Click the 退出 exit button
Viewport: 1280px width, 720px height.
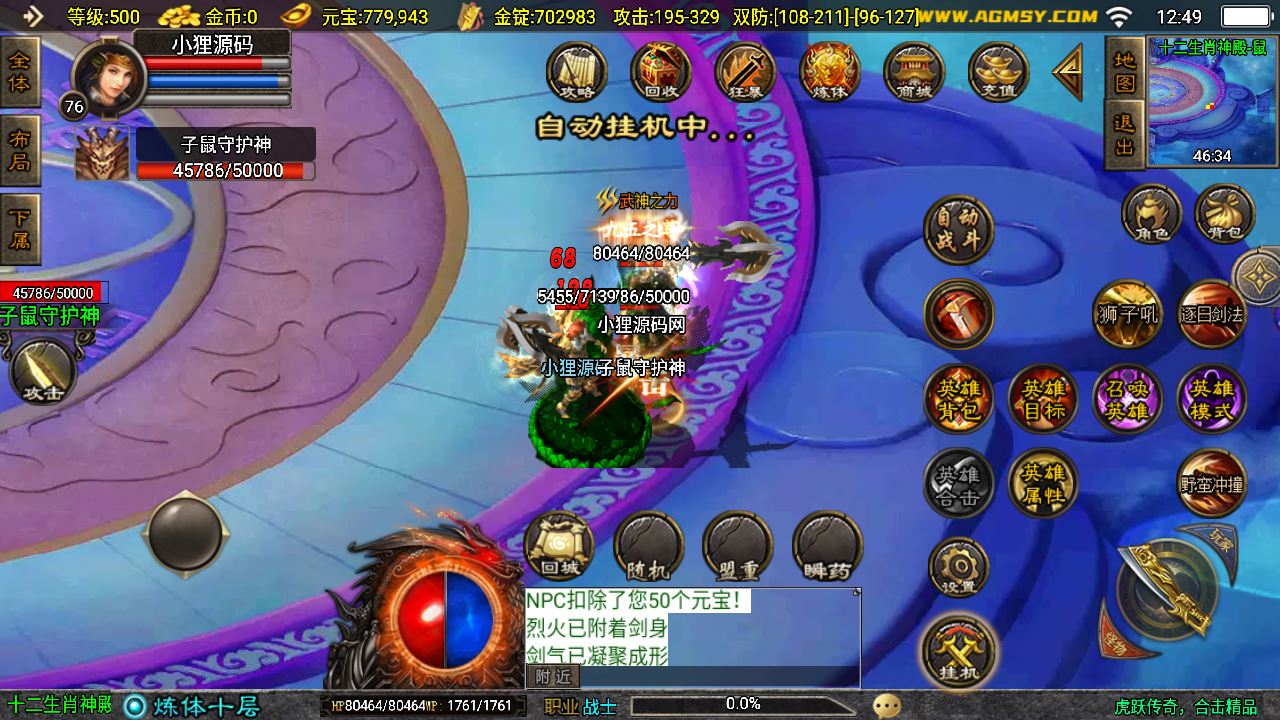(1125, 135)
